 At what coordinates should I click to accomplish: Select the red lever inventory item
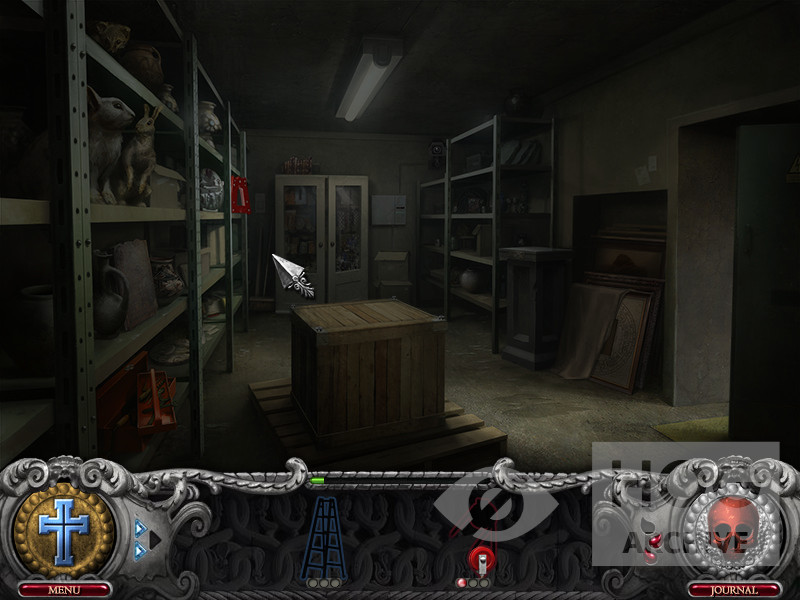click(480, 563)
